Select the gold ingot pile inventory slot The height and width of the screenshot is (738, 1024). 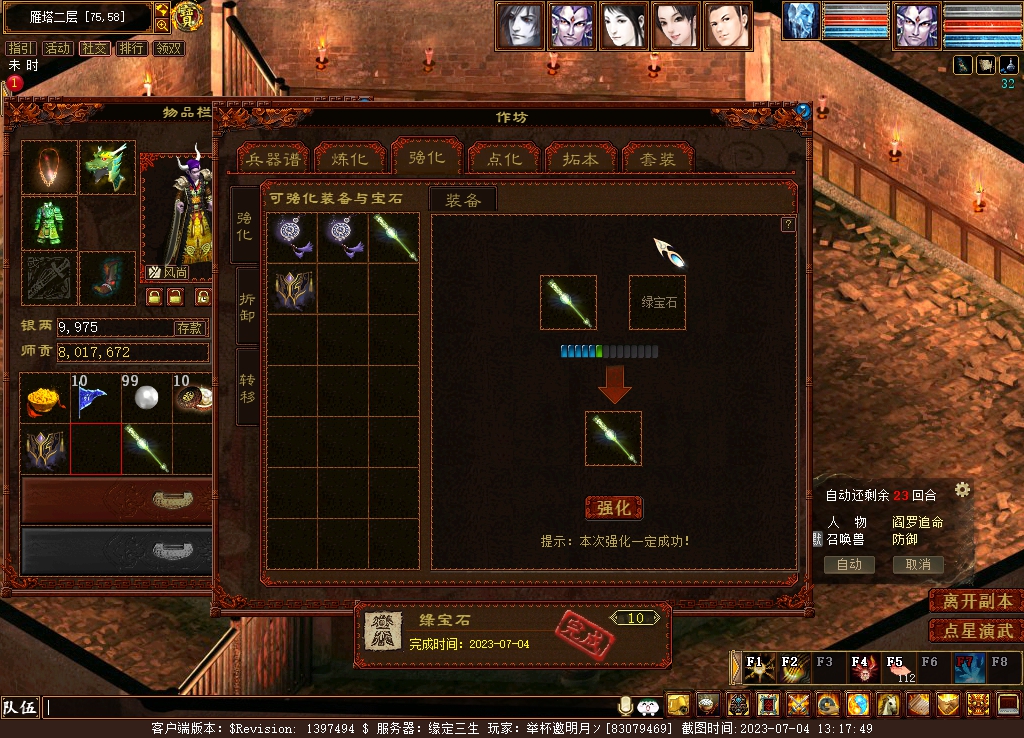[x=45, y=399]
